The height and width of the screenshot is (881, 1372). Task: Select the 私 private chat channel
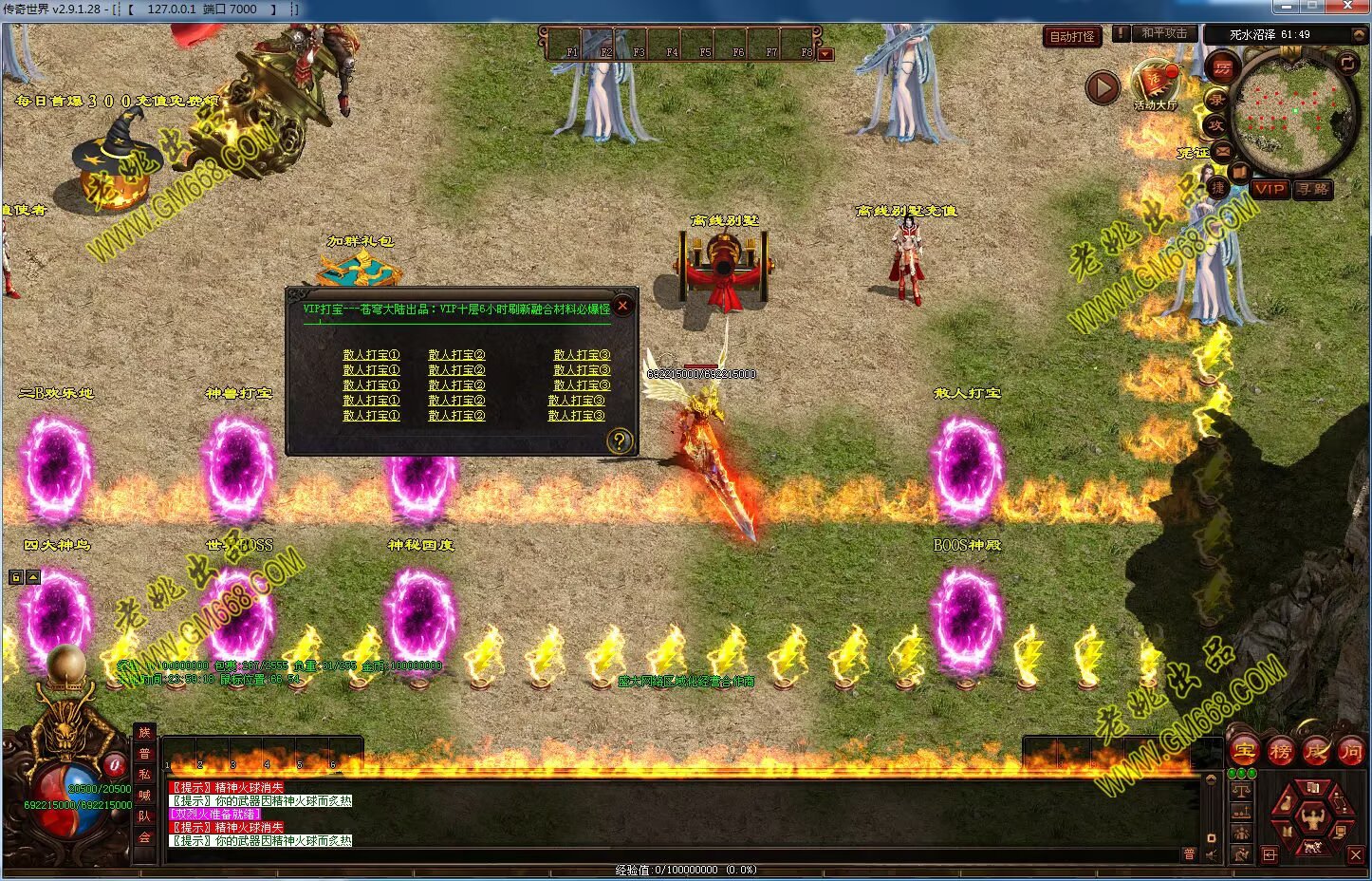pos(144,774)
